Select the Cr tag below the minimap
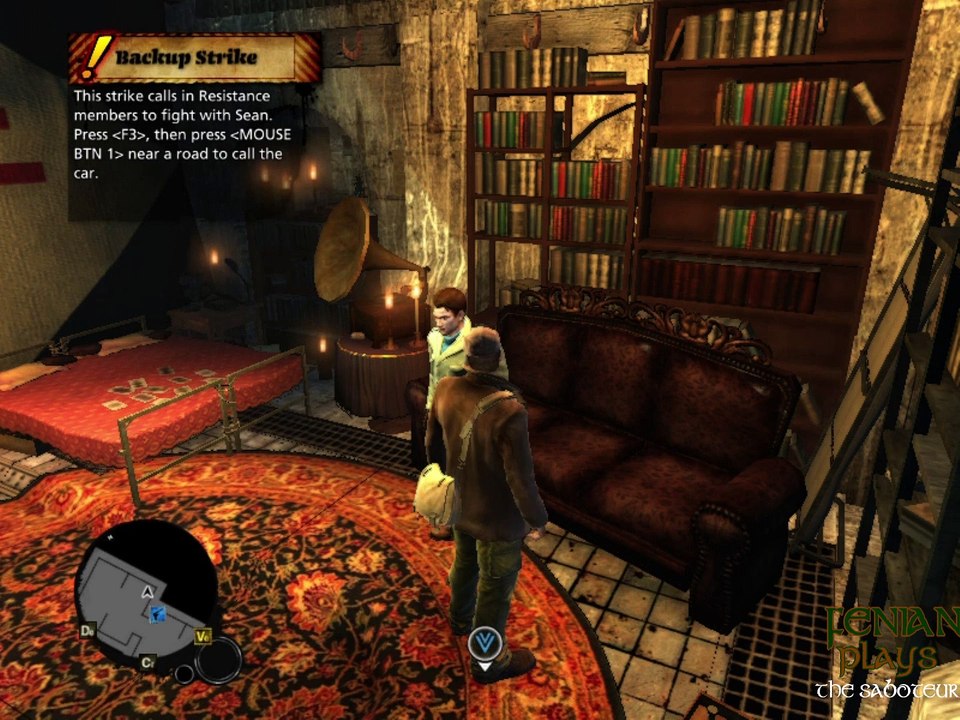Viewport: 960px width, 720px height. (x=147, y=662)
